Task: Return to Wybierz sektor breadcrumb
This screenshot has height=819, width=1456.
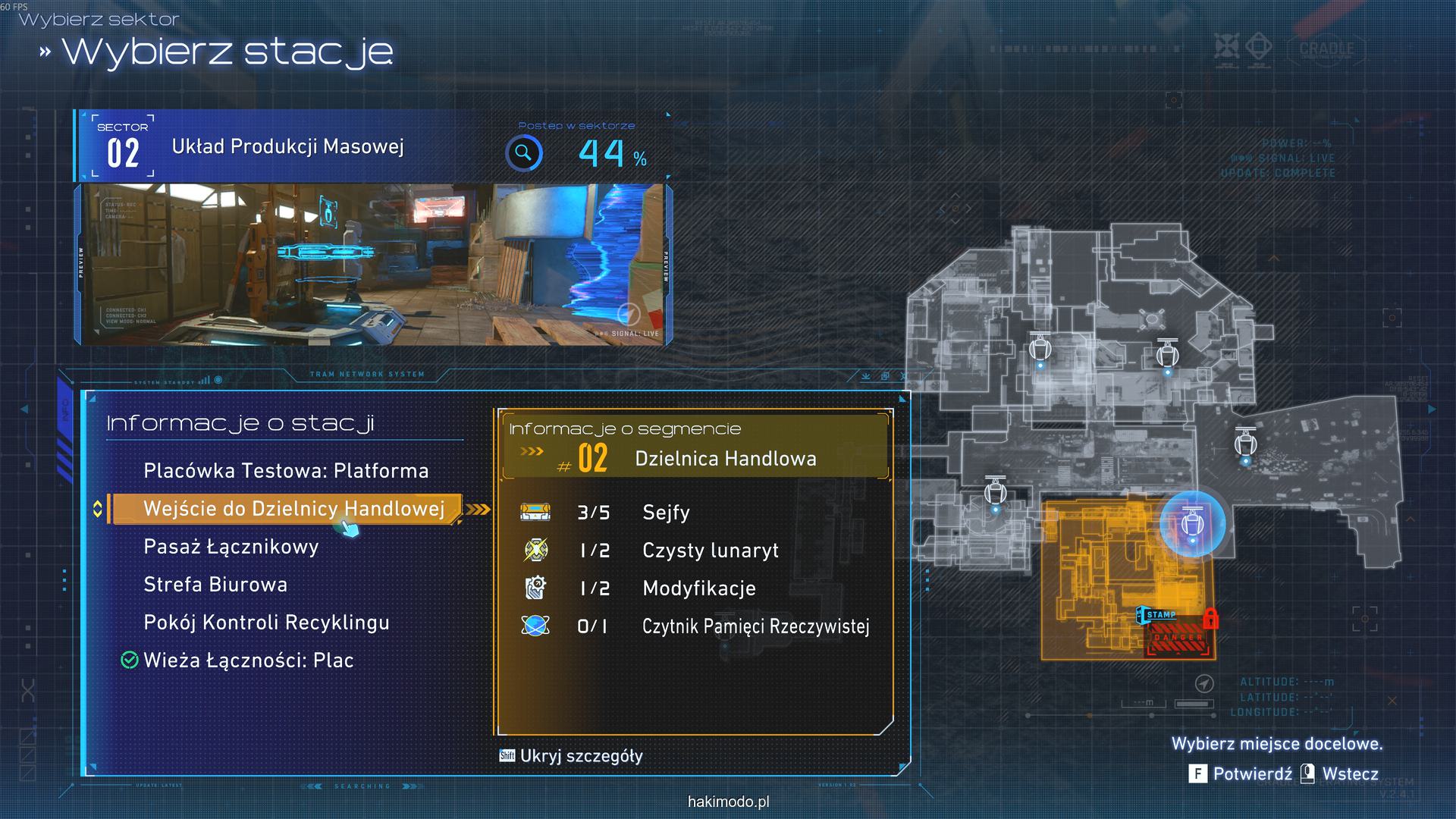Action: pos(99,20)
